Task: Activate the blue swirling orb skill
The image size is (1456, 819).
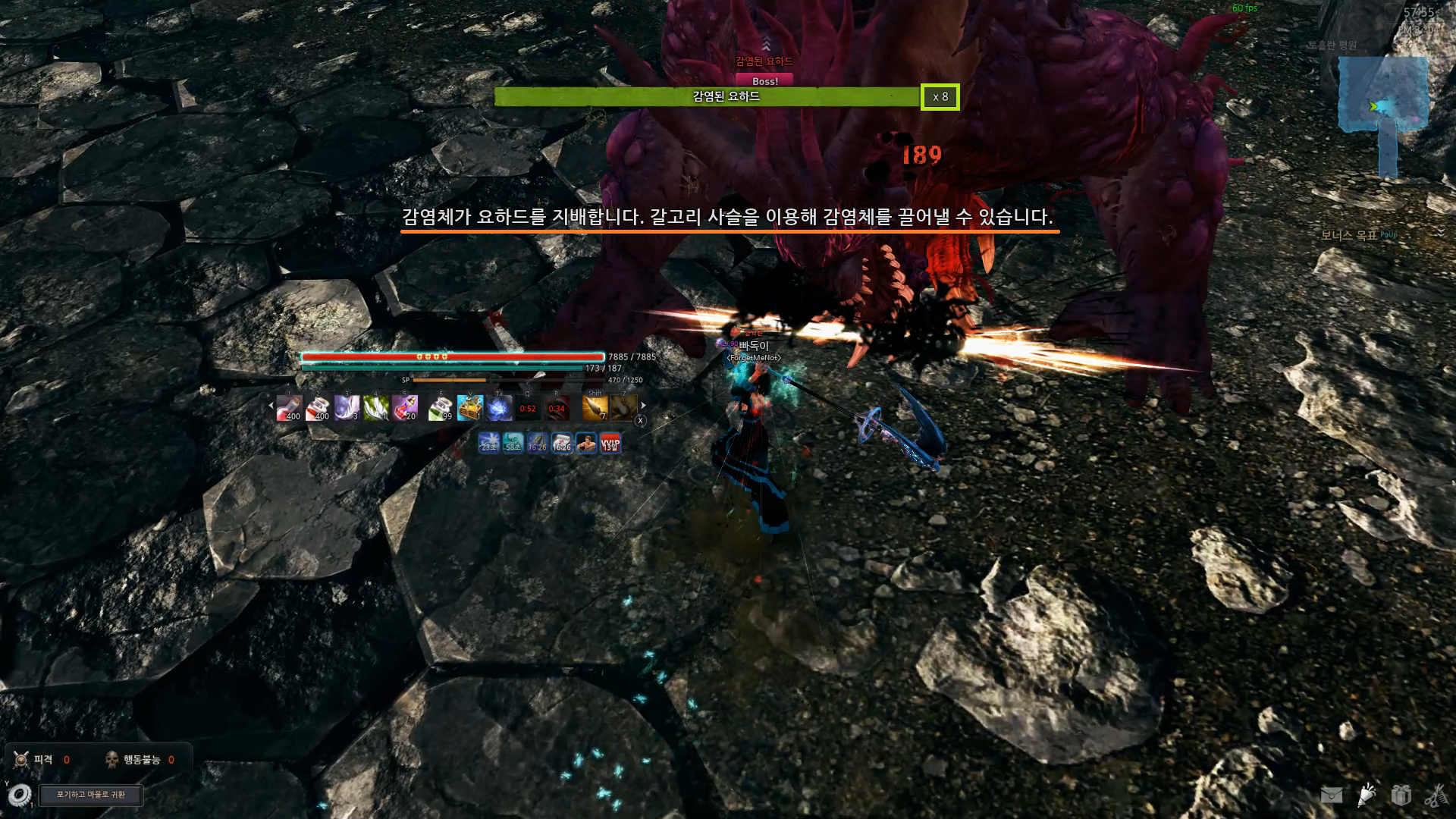Action: (498, 408)
